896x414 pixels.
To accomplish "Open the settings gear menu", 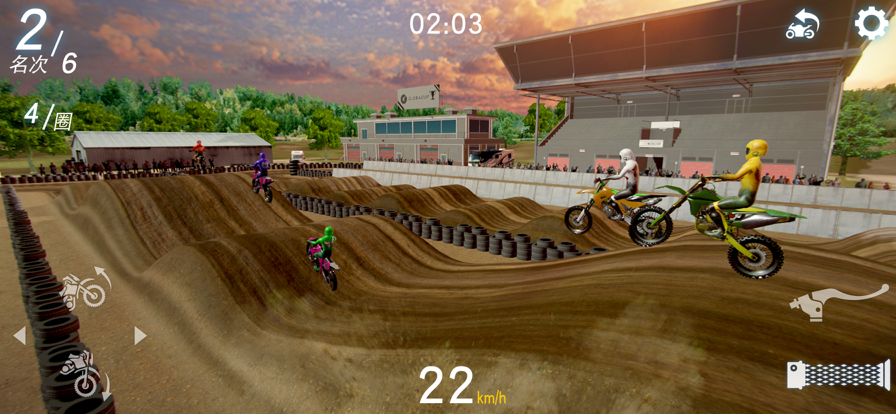I will 871,23.
